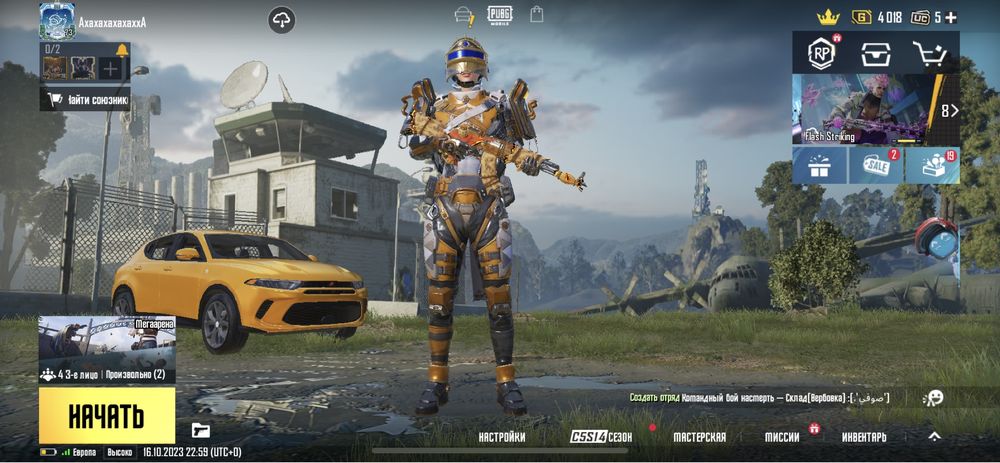Viewport: 1000px width, 463px height.
Task: Open the Royale Pass RP icon
Action: [821, 53]
